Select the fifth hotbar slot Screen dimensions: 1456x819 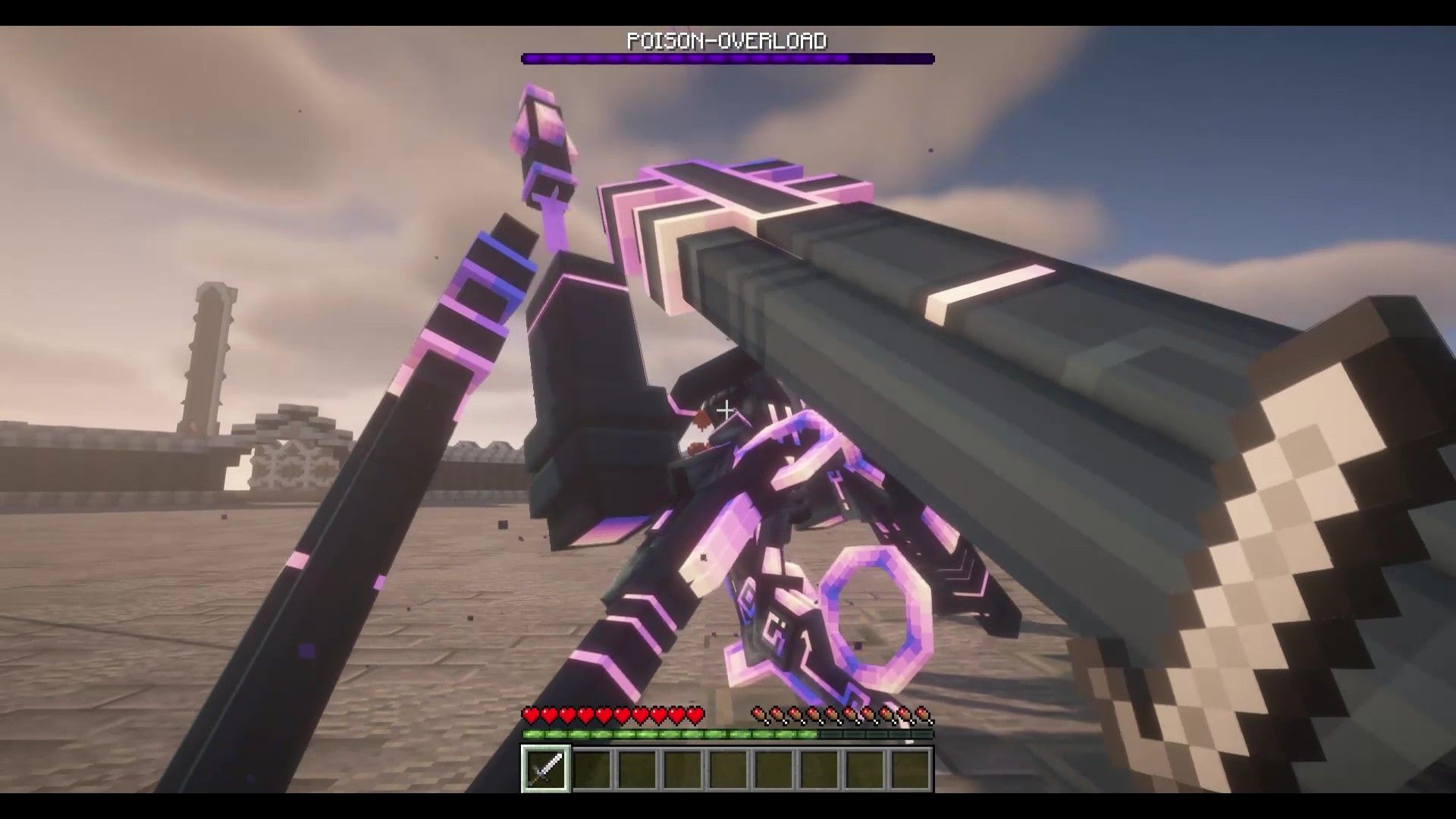[730, 770]
